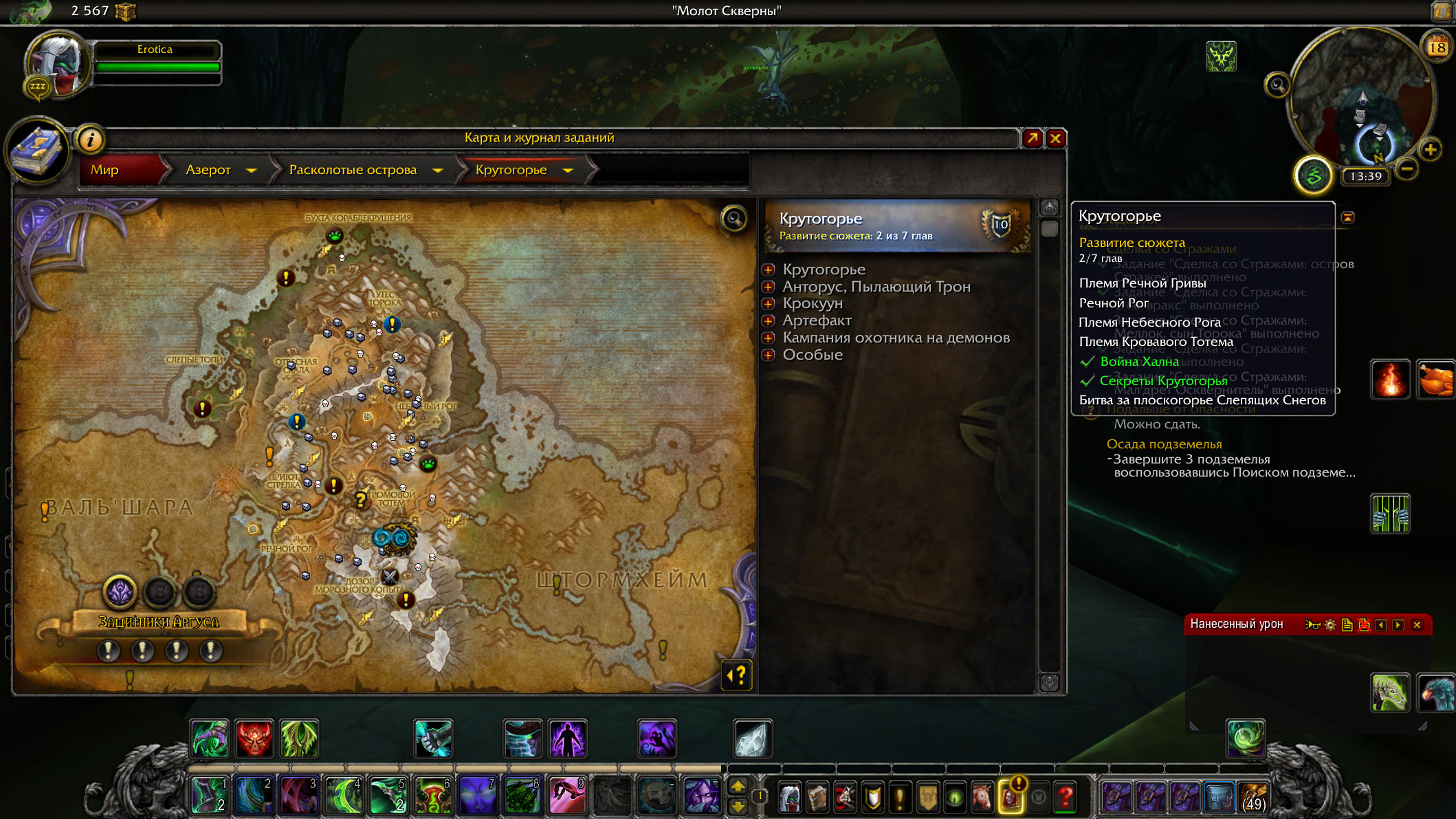Zoom in on the minimap
Viewport: 1456px width, 819px height.
1431,149
